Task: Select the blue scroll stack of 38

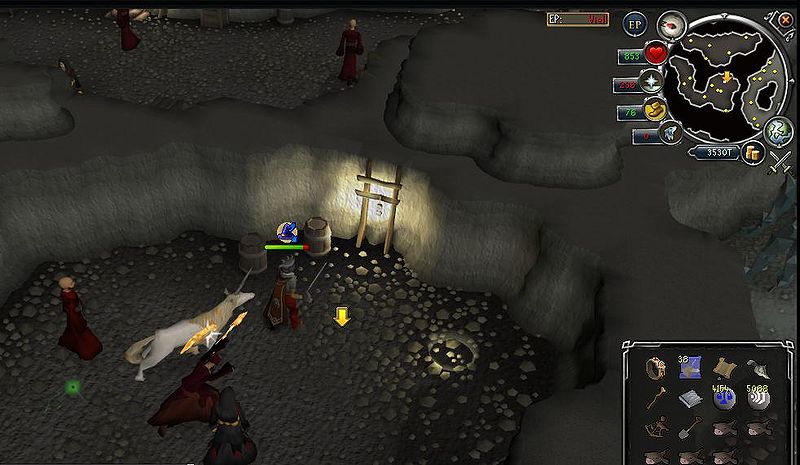Action: click(x=689, y=369)
